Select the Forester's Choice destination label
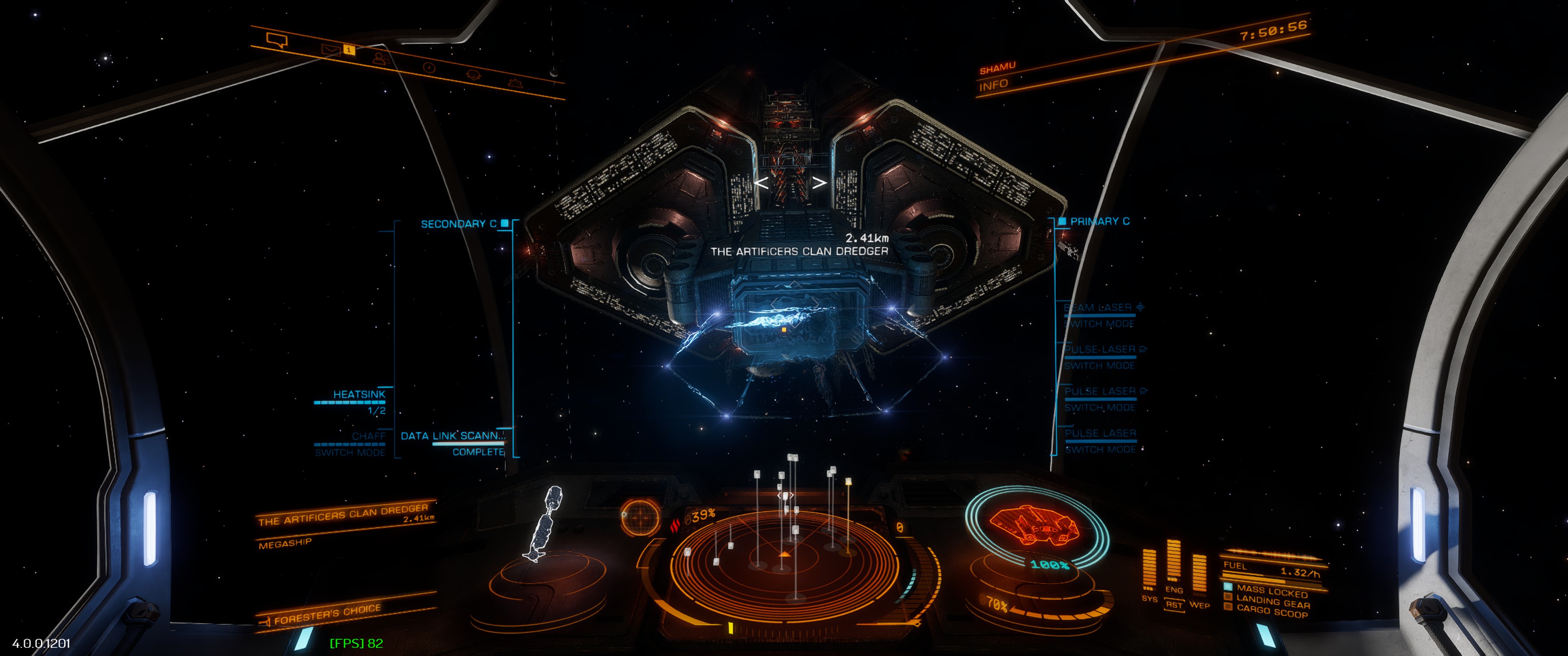This screenshot has height=656, width=1568. pos(327,615)
